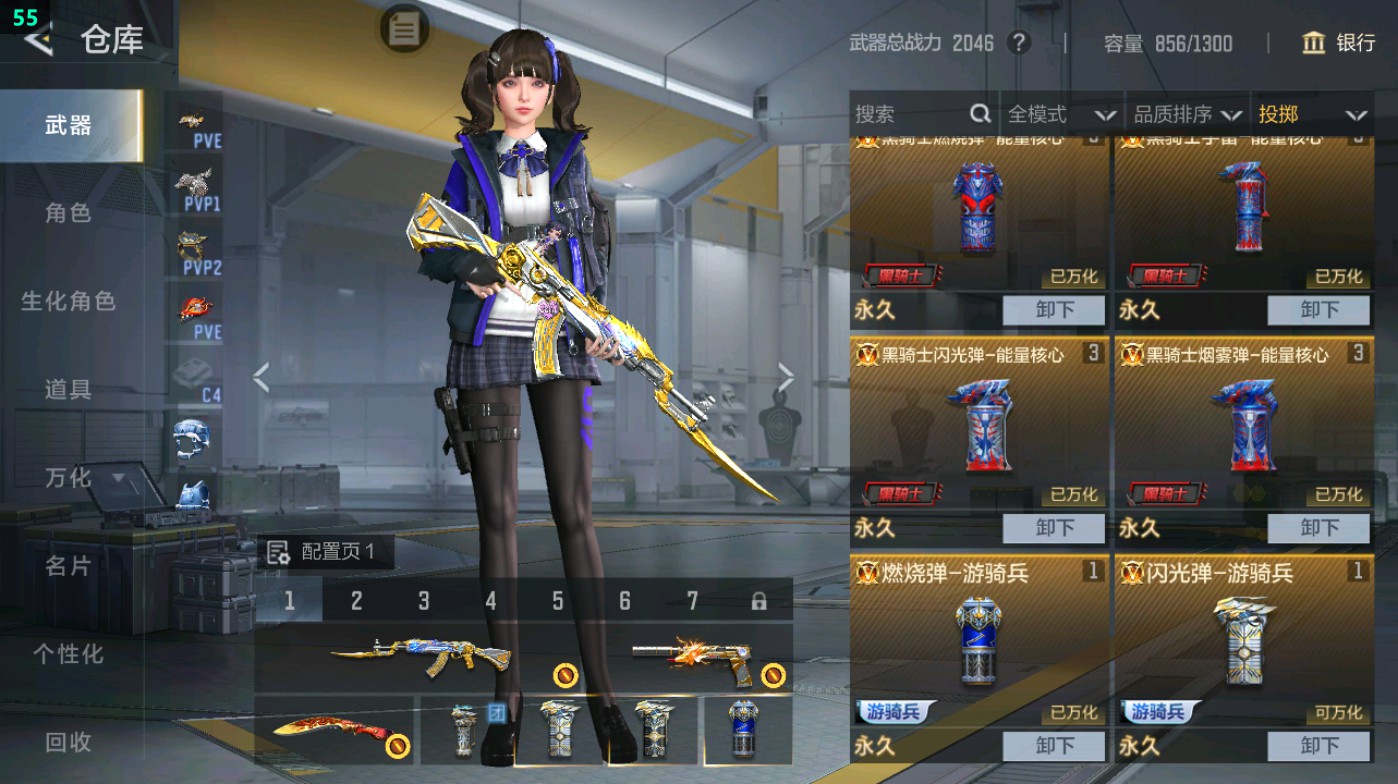Open the message/notes icon at top center
Image resolution: width=1398 pixels, height=784 pixels.
point(402,30)
